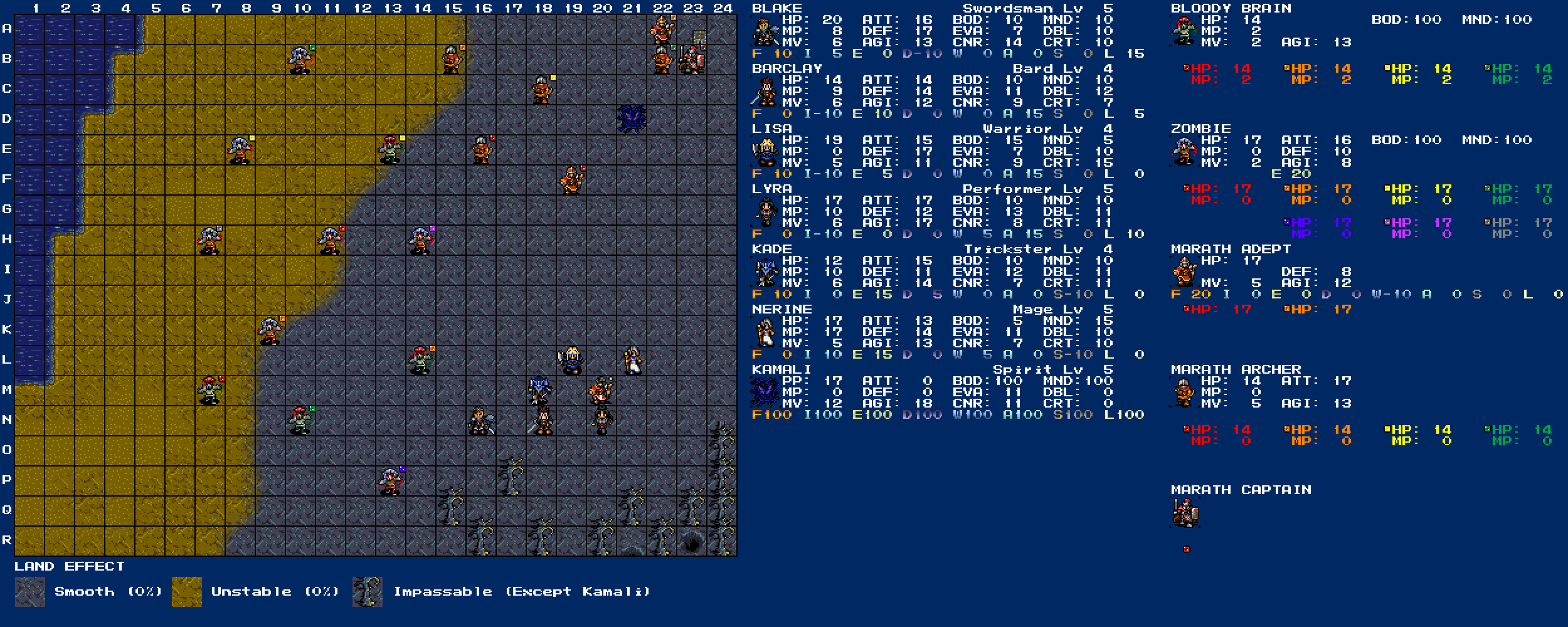Click Kade the Trickster's portrait

(765, 272)
